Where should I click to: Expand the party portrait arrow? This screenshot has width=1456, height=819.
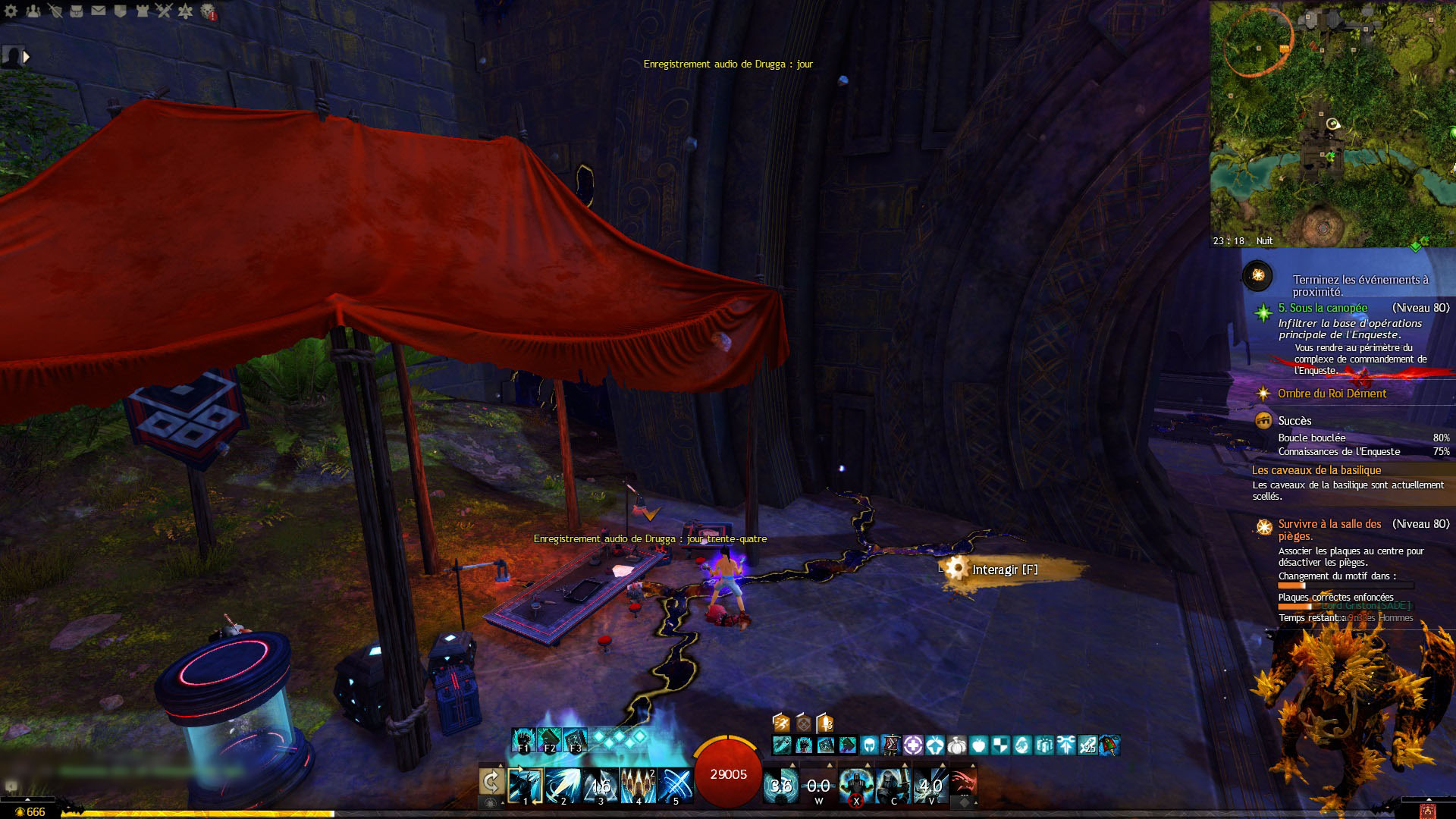click(27, 57)
